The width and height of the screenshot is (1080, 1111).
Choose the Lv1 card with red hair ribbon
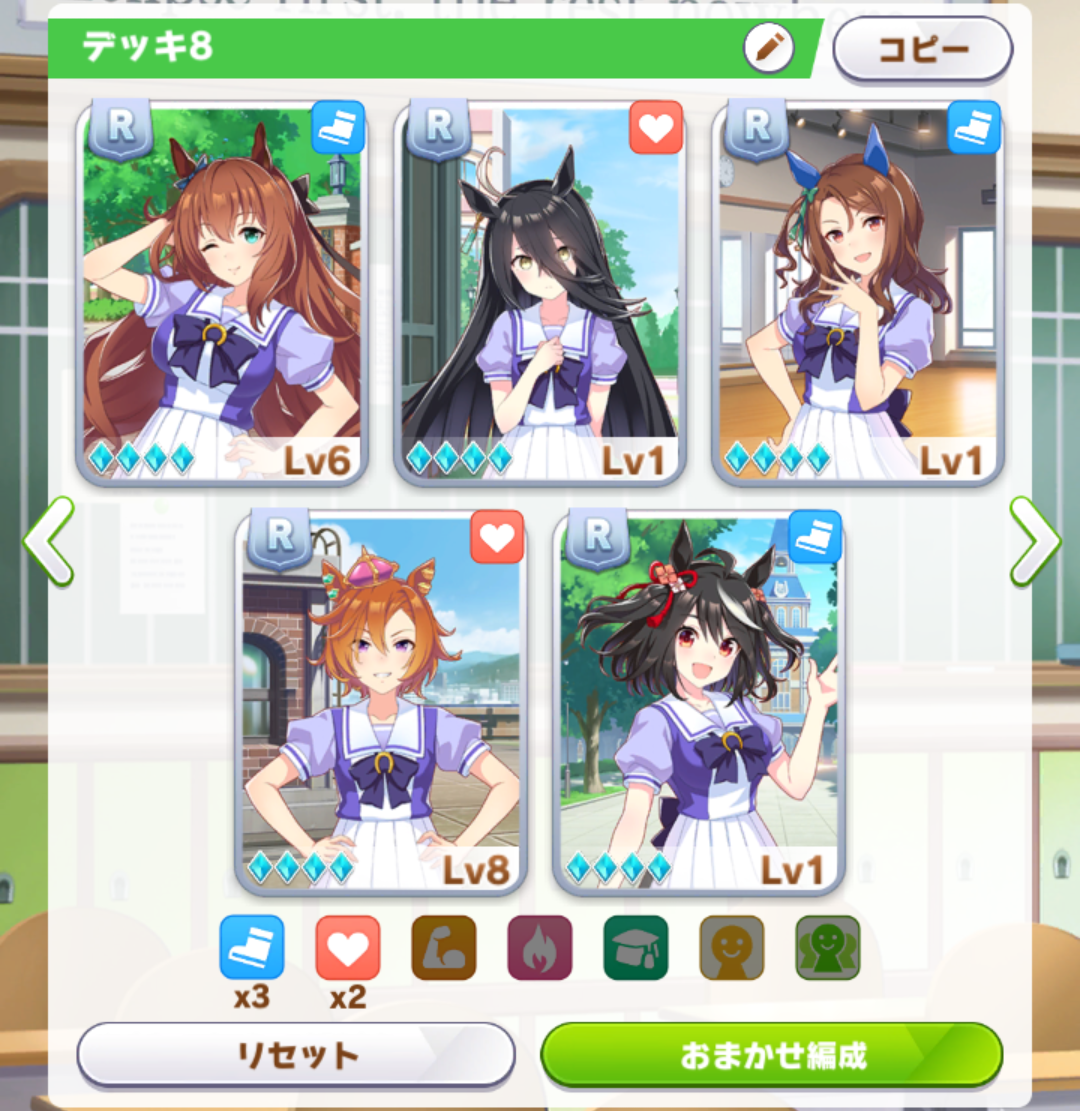coord(699,702)
